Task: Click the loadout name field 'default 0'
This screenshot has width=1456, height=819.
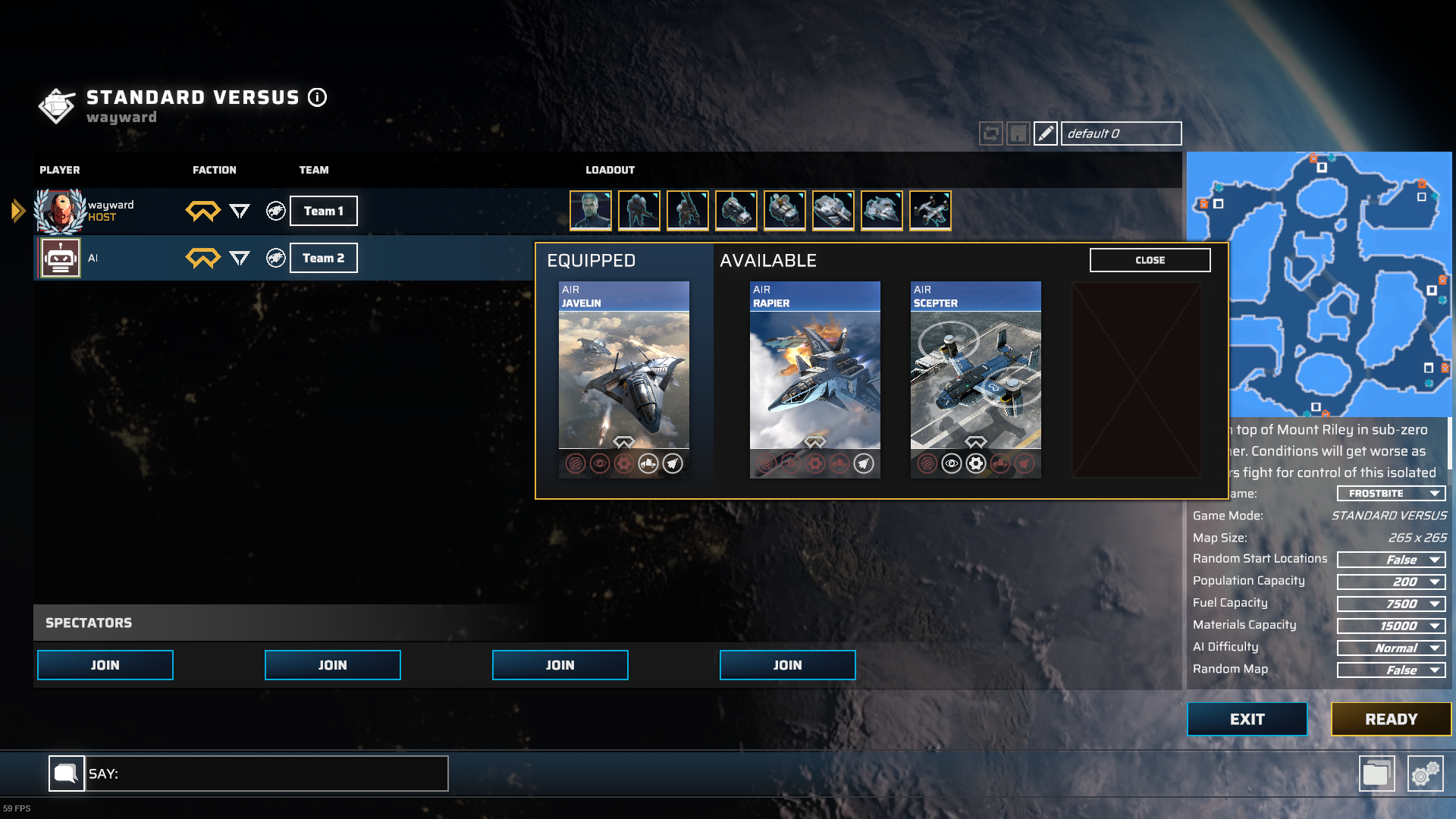Action: click(x=1121, y=133)
